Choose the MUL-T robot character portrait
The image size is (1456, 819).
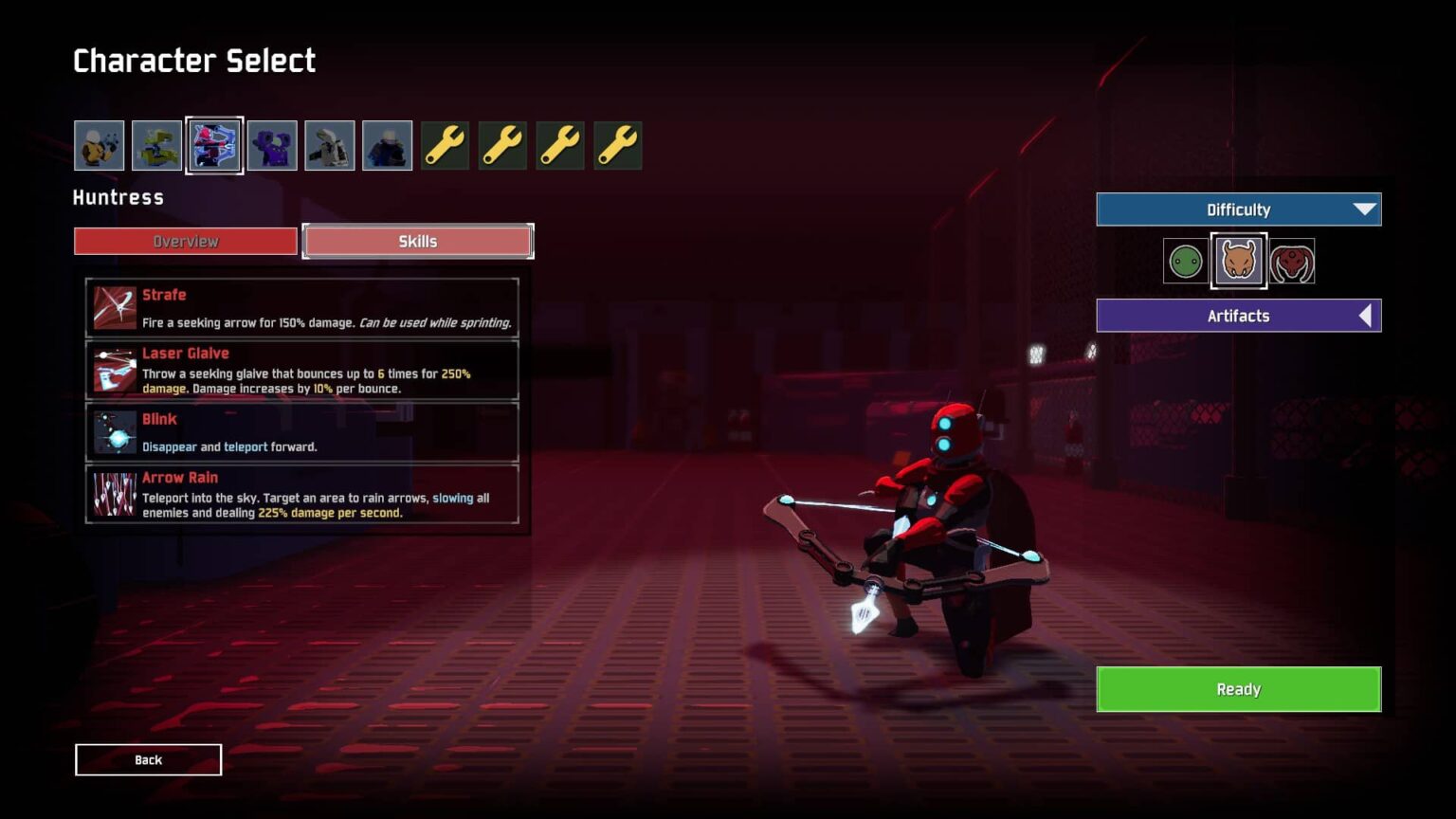coord(156,146)
